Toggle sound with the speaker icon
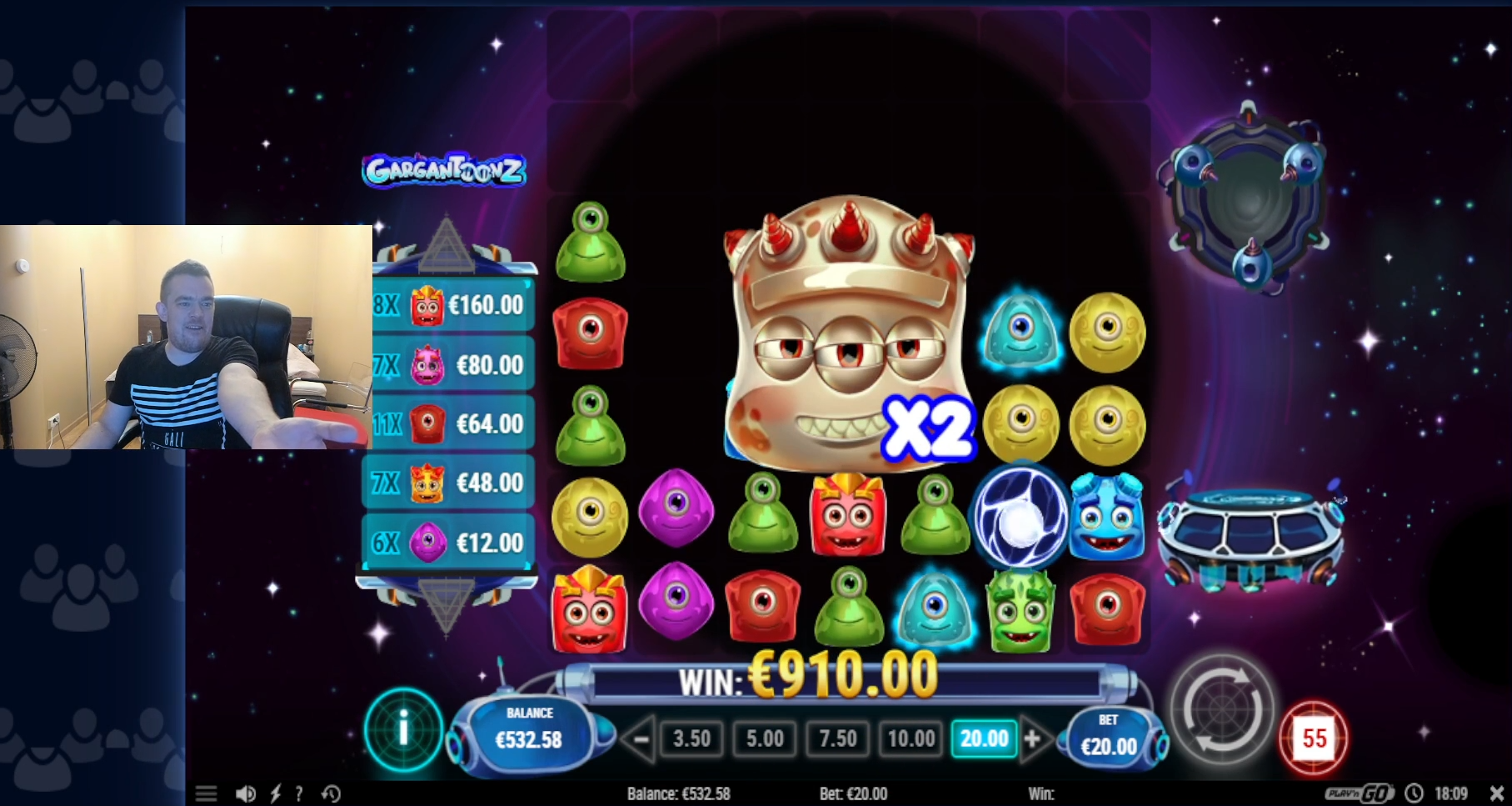1512x806 pixels. coord(245,794)
